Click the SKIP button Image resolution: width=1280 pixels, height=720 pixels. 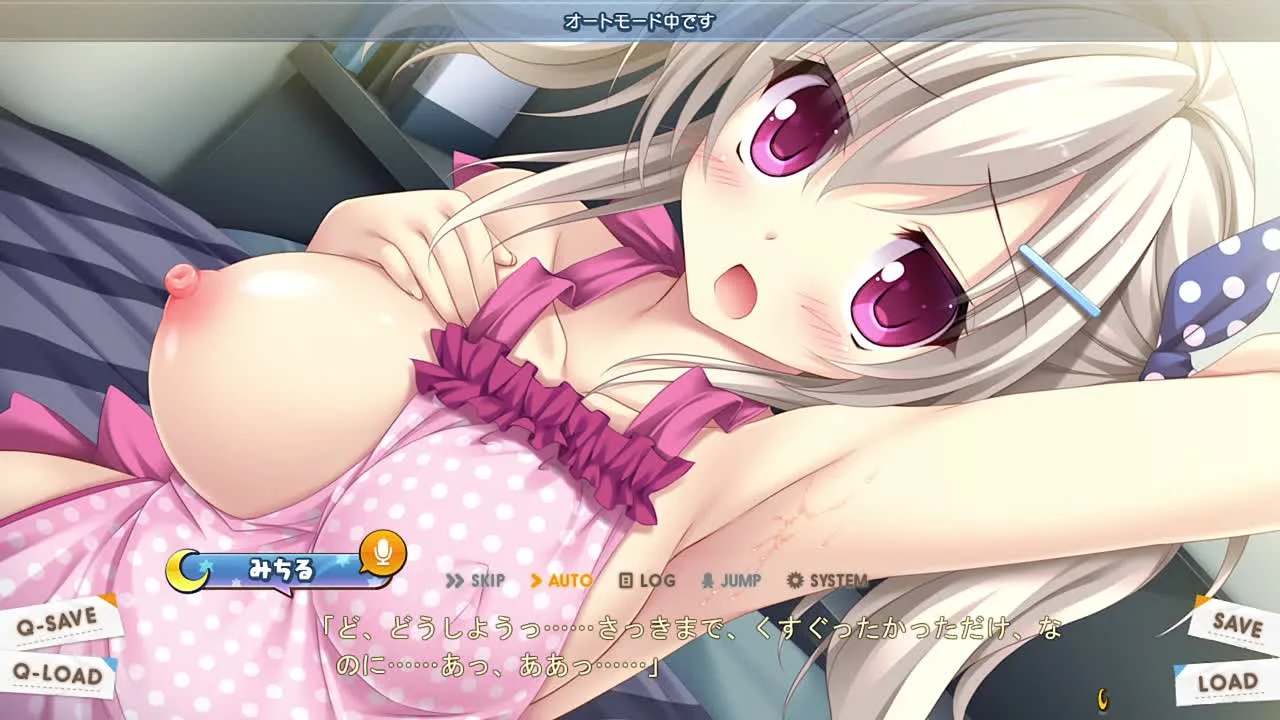pyautogui.click(x=475, y=581)
